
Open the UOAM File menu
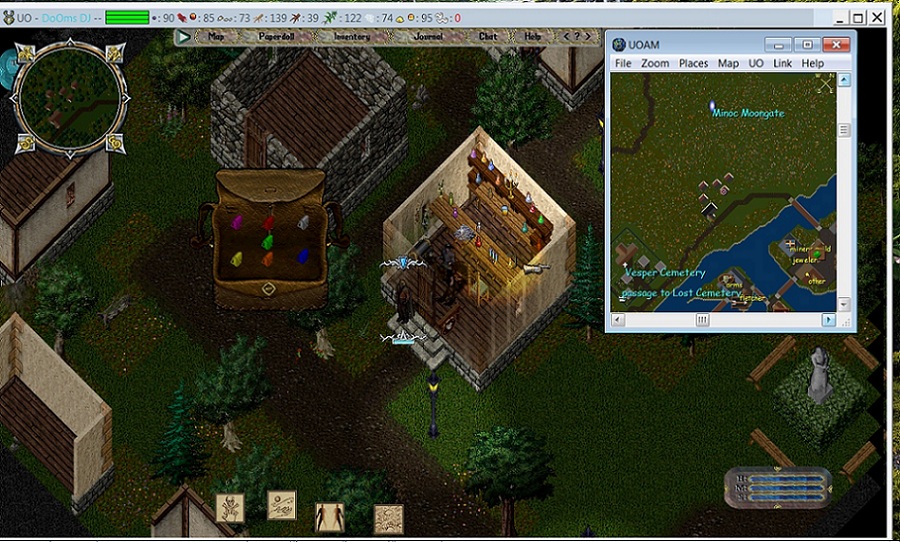(x=623, y=63)
